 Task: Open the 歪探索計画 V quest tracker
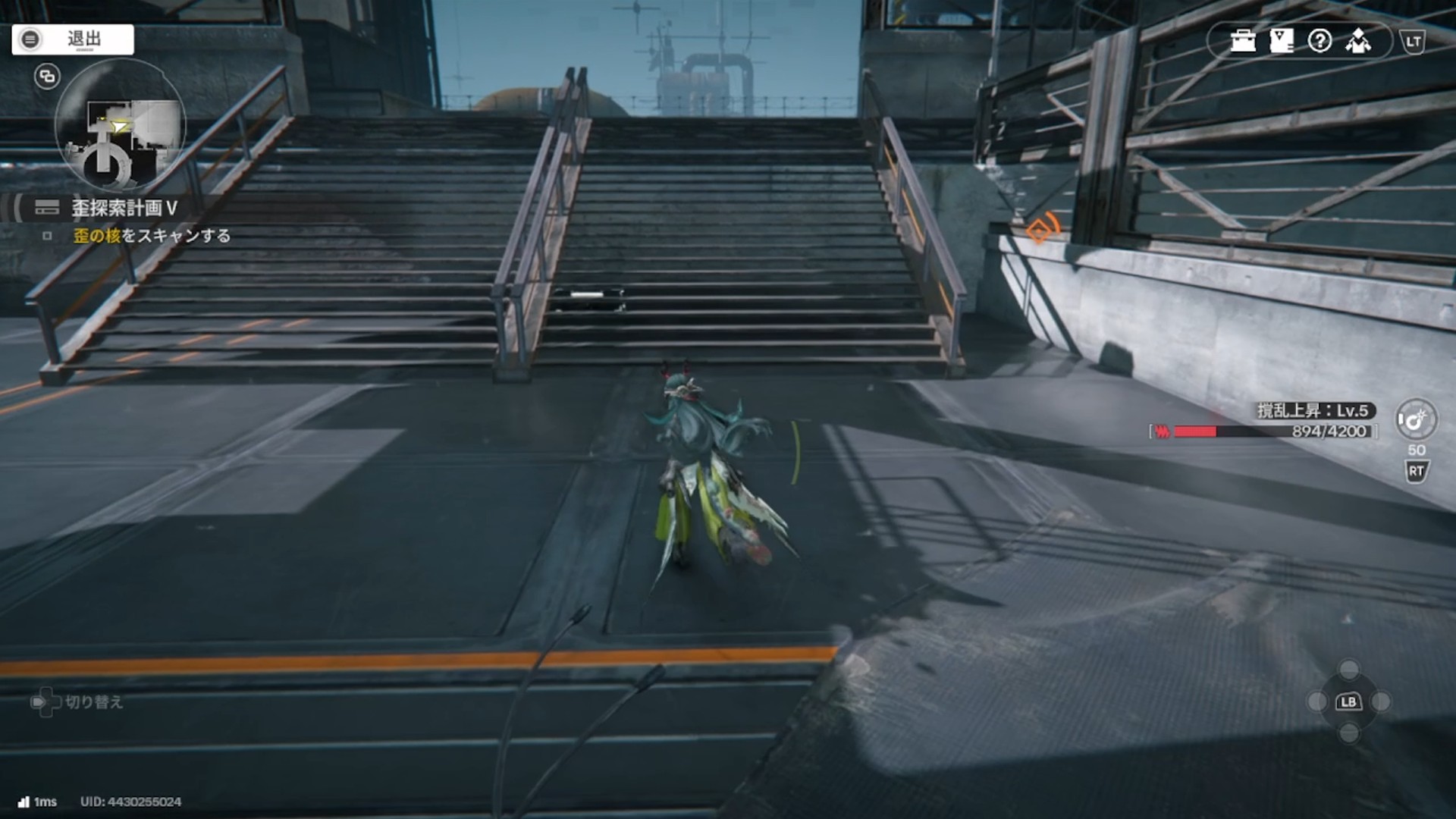[x=124, y=208]
